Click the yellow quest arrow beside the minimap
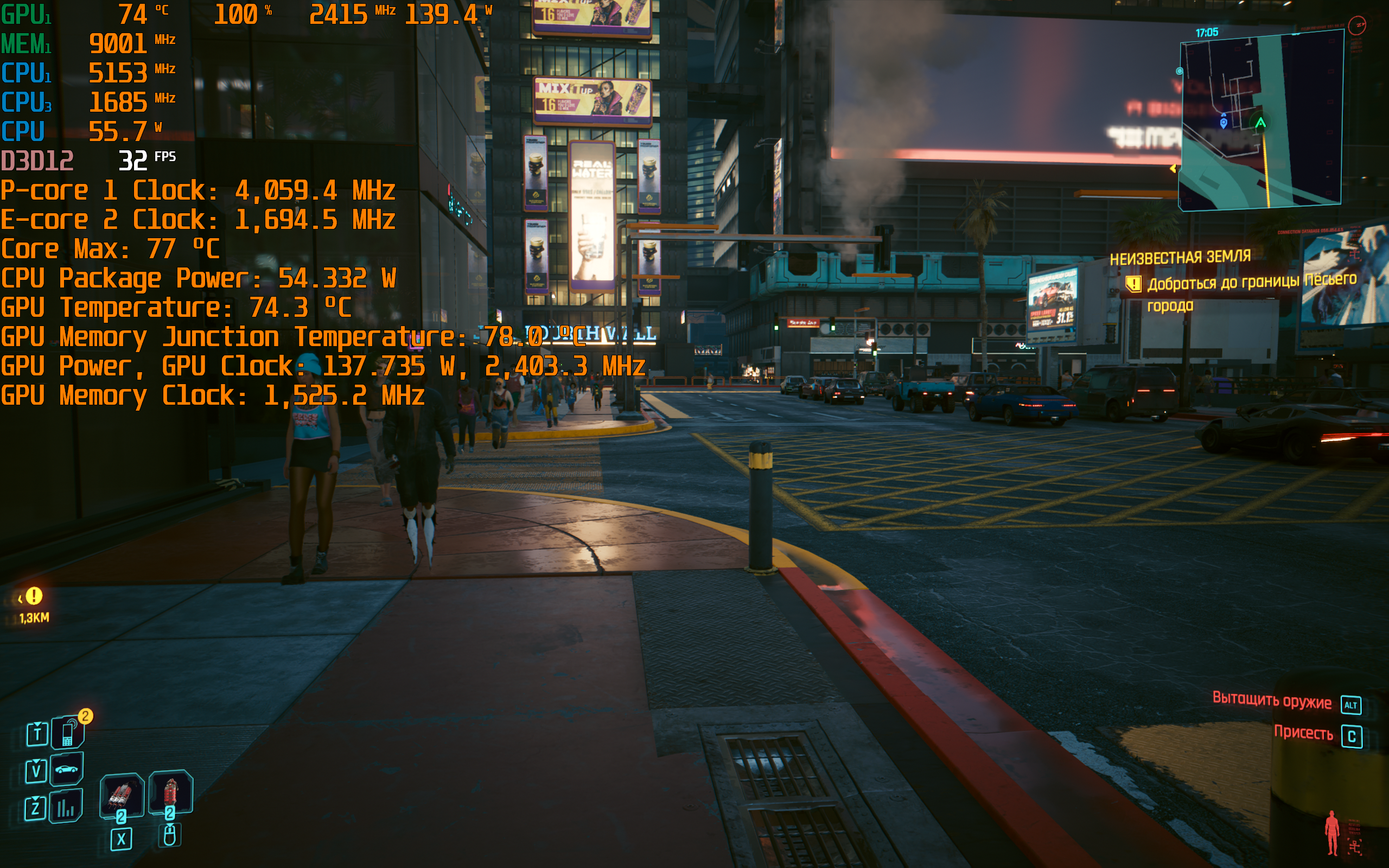Screen dimensions: 1389x868 (x=1173, y=168)
